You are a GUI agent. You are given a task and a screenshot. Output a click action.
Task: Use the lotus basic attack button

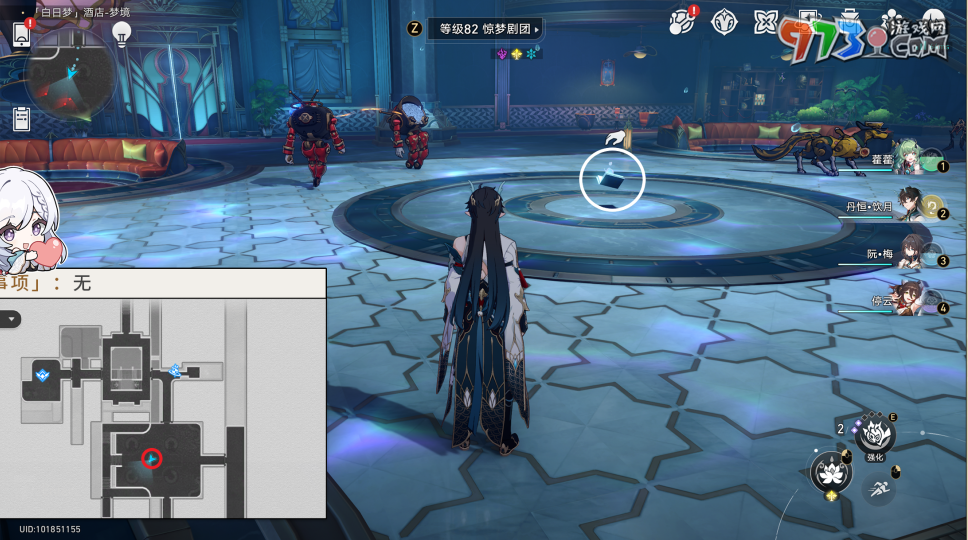point(830,471)
